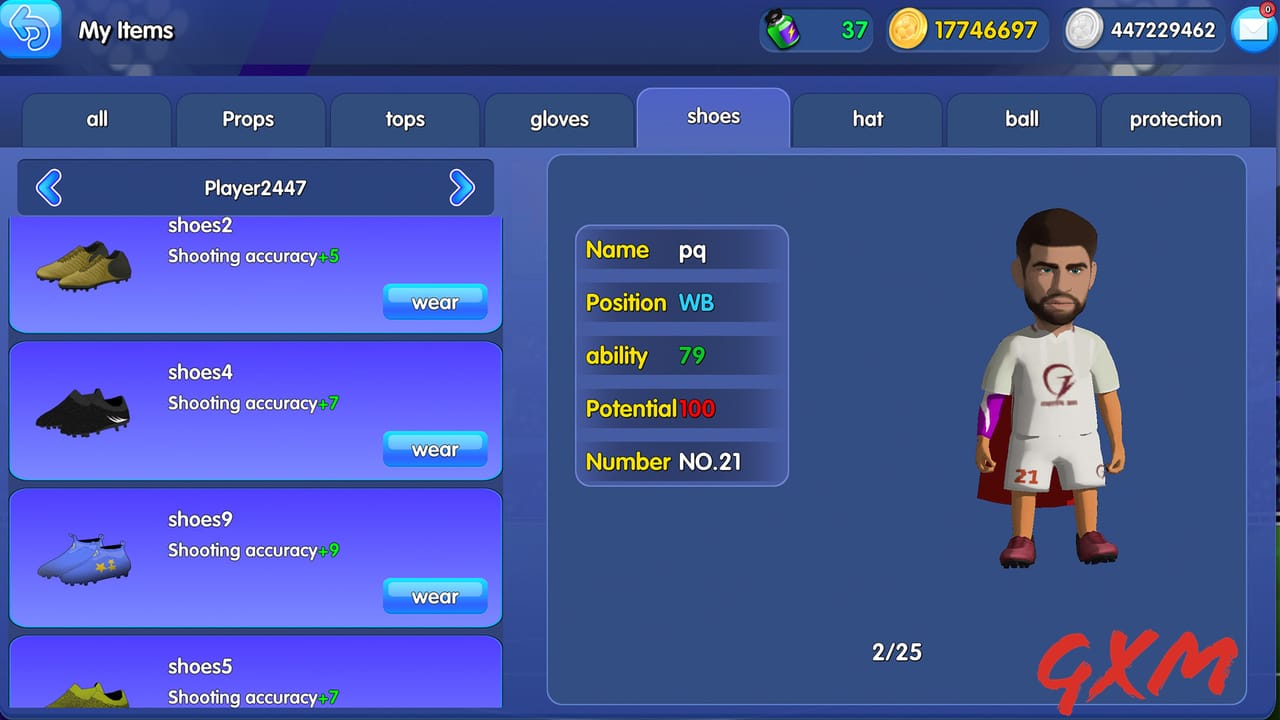
Task: Open the mail envelope icon
Action: click(1253, 30)
